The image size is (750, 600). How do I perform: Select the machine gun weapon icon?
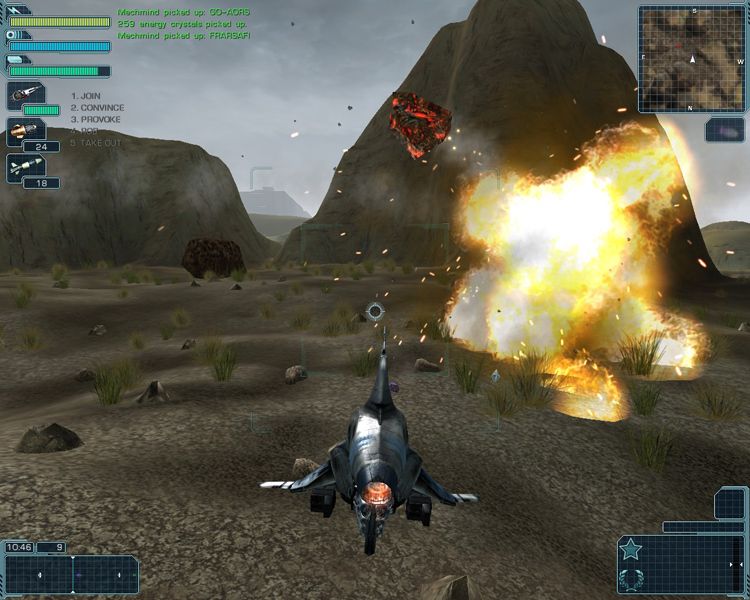[x=24, y=95]
